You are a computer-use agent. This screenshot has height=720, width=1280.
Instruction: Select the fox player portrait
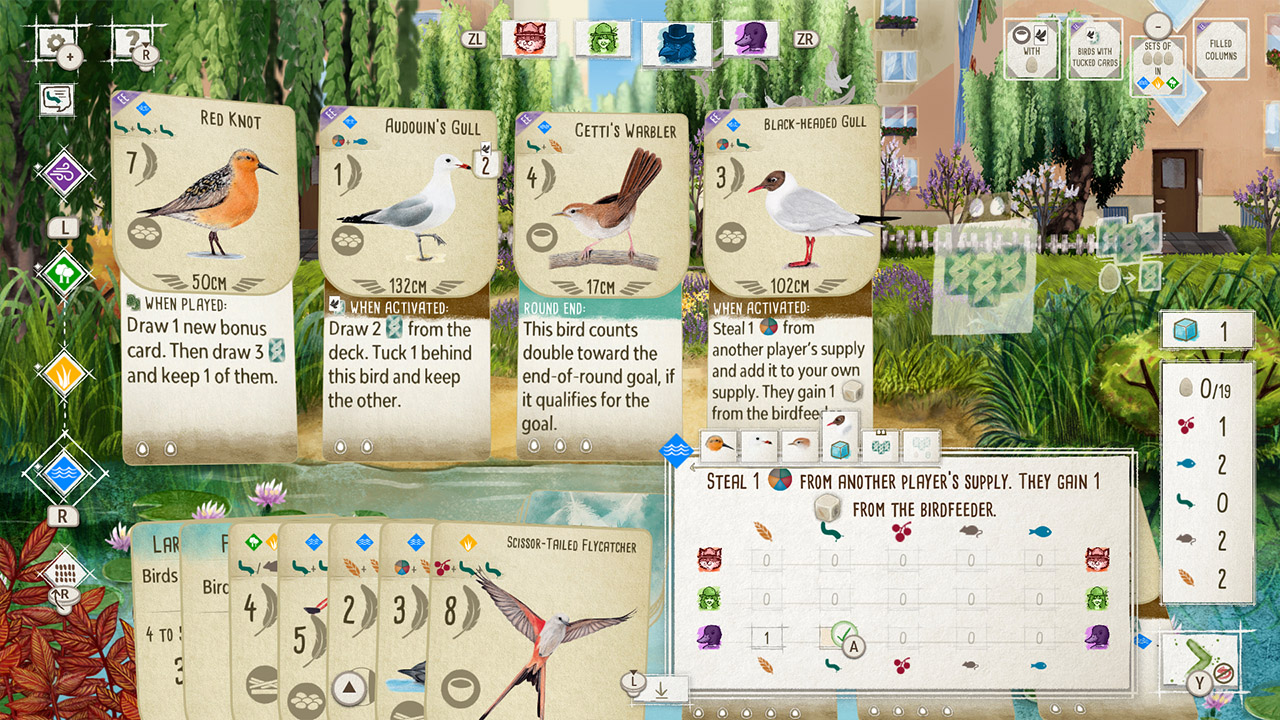point(528,40)
